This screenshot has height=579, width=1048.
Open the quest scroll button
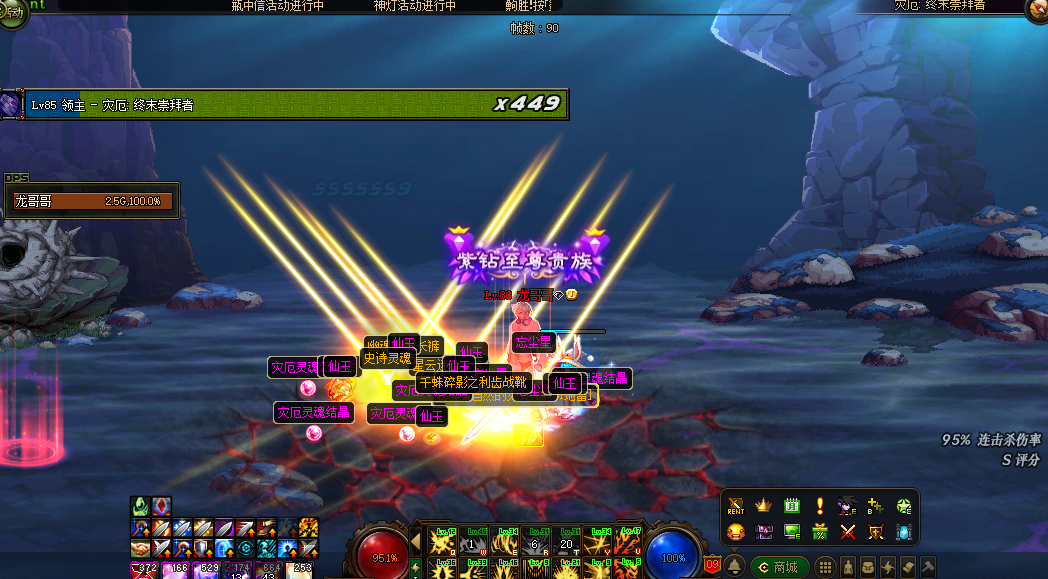click(907, 567)
